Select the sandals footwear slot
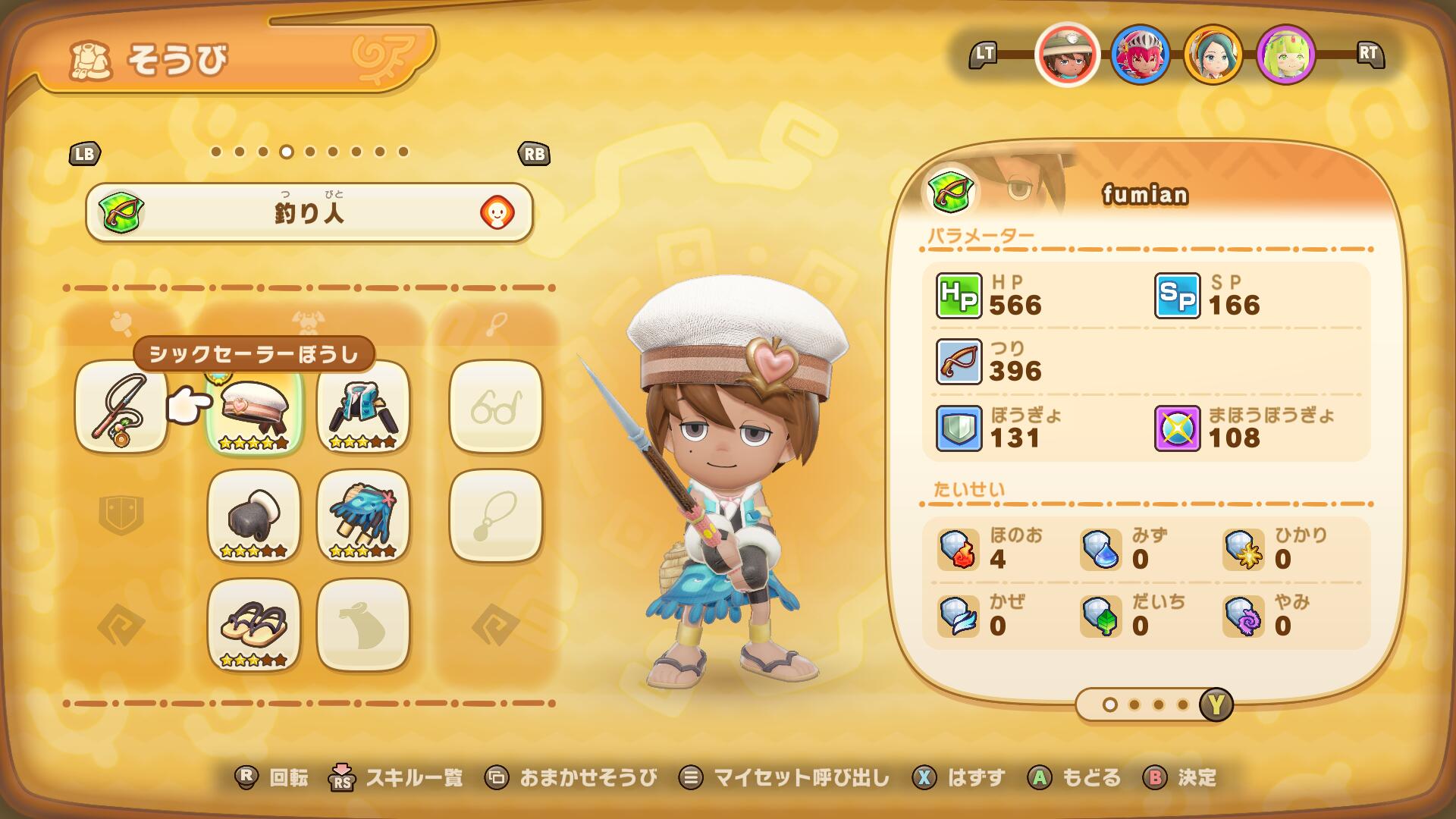Image resolution: width=1456 pixels, height=819 pixels. pos(254,626)
